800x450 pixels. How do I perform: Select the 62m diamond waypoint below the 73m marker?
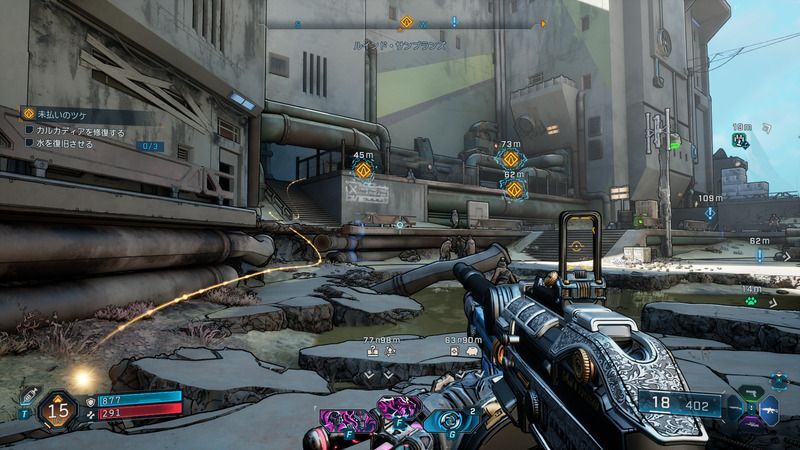514,188
